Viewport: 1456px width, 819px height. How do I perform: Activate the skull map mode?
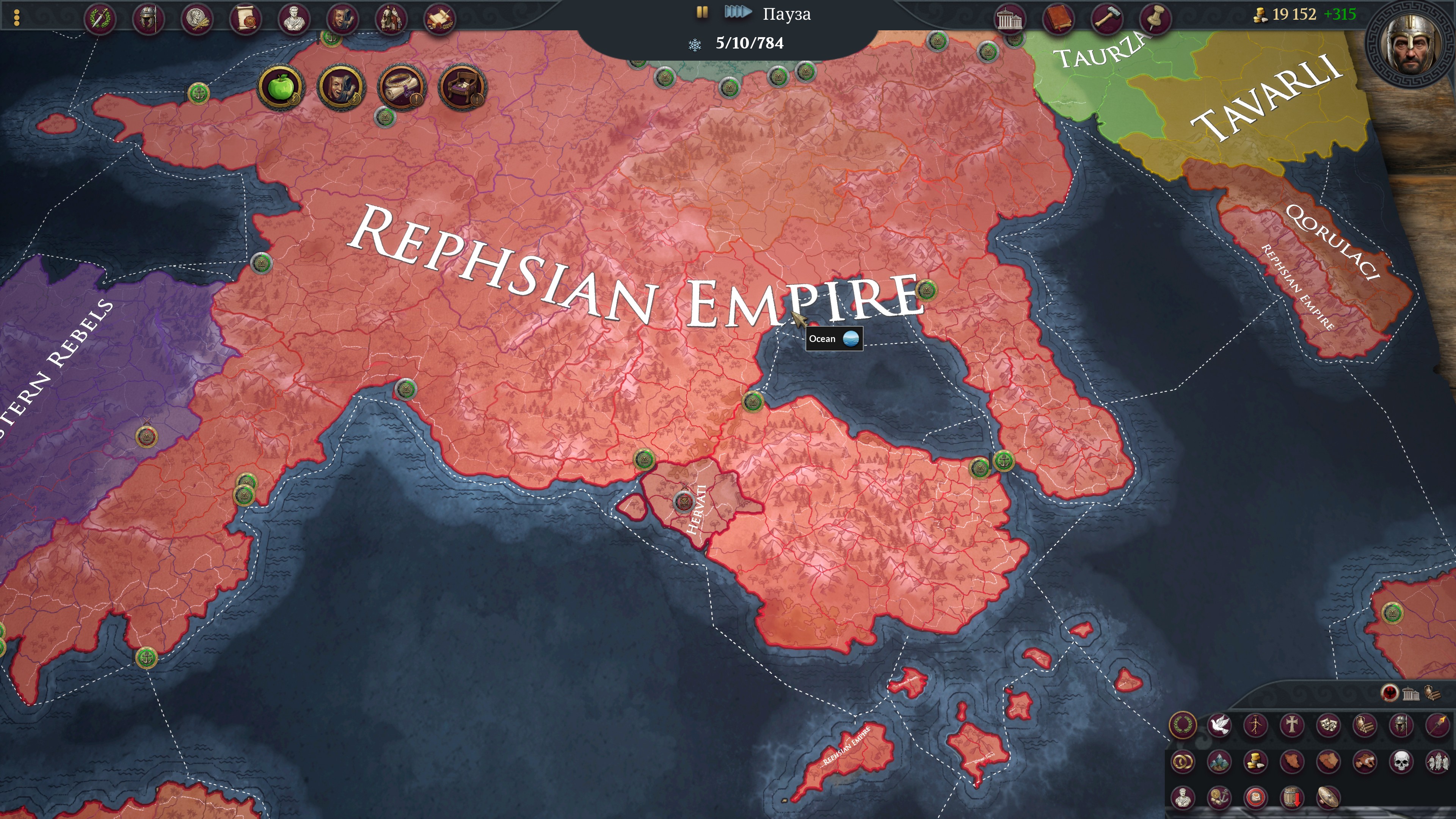click(x=1401, y=762)
